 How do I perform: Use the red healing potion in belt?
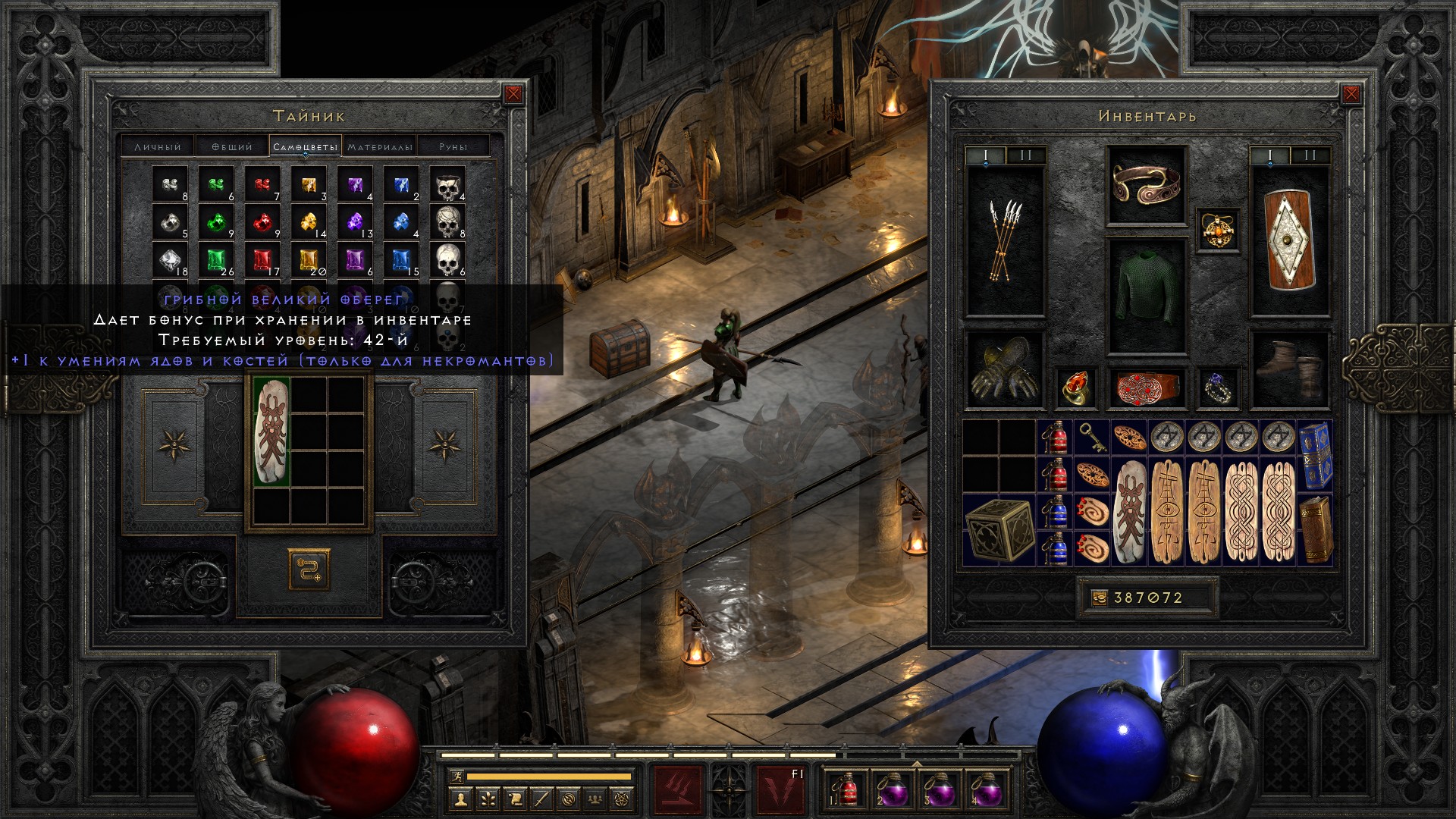[844, 790]
